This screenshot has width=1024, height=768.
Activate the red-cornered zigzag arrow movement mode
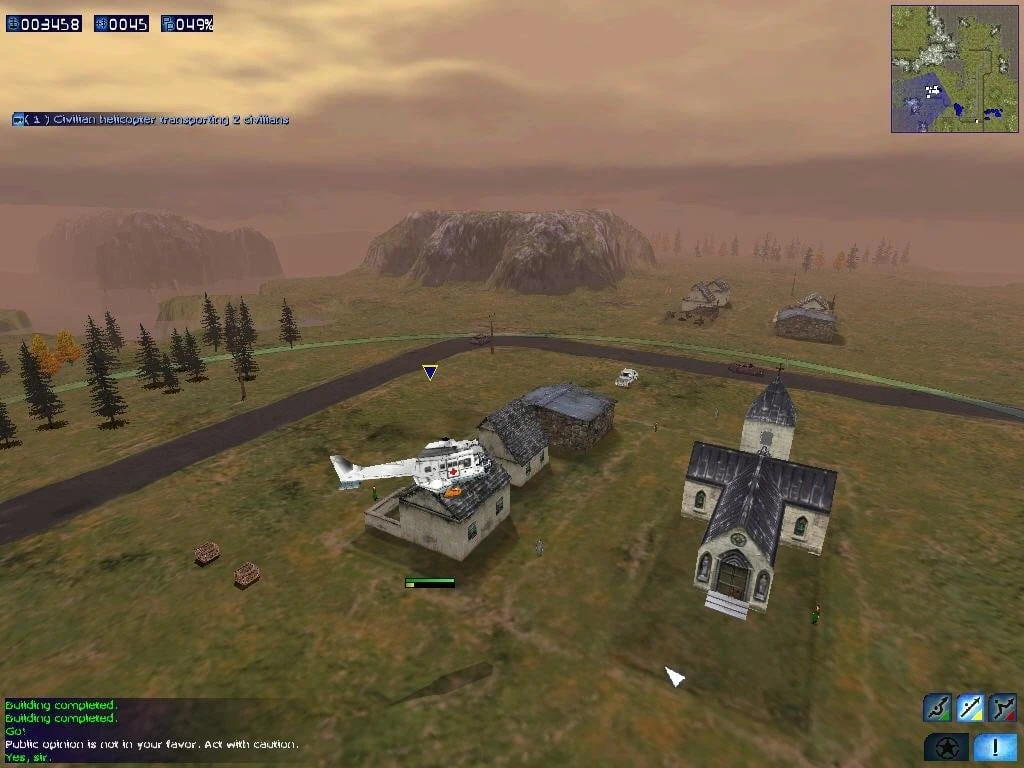click(1003, 708)
